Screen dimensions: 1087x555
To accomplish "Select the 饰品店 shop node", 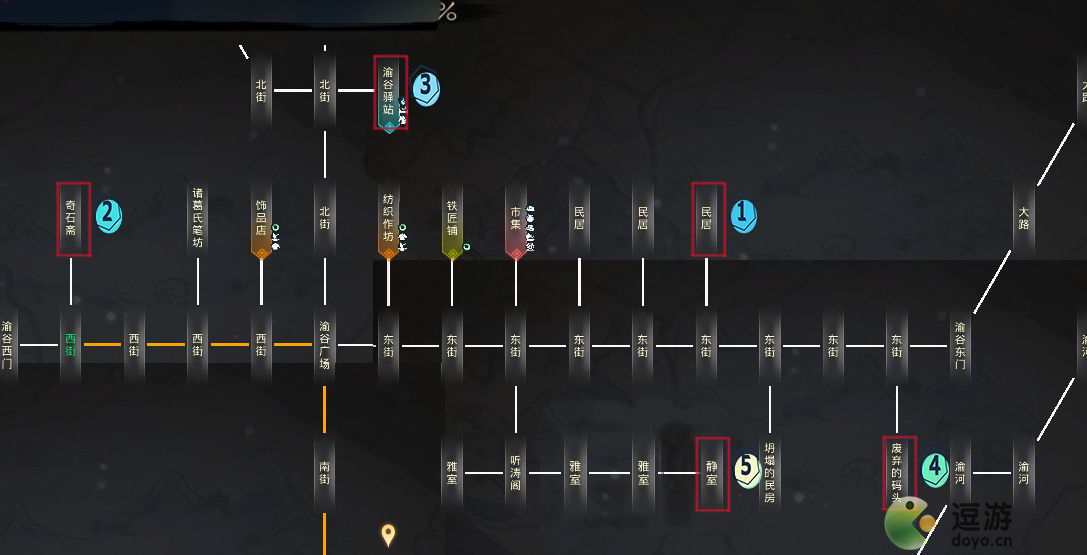I will point(261,219).
